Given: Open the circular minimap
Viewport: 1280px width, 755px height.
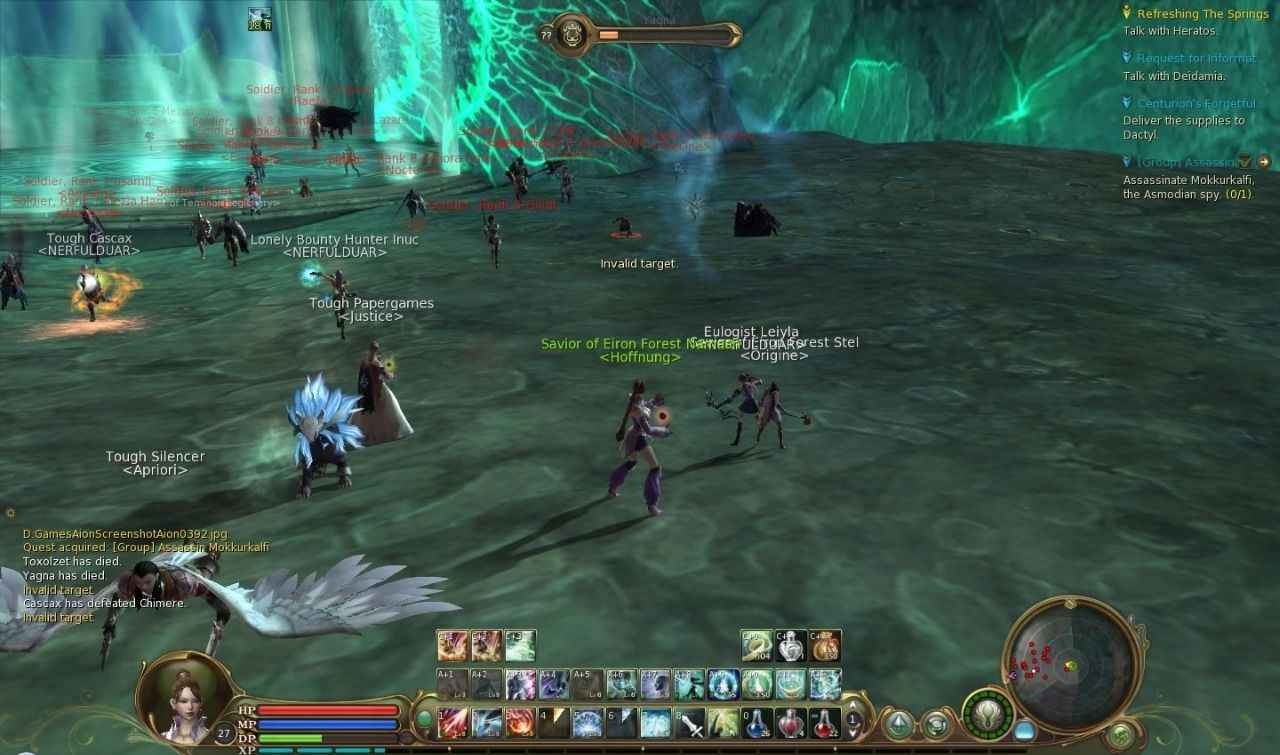Looking at the screenshot, I should coord(1072,664).
